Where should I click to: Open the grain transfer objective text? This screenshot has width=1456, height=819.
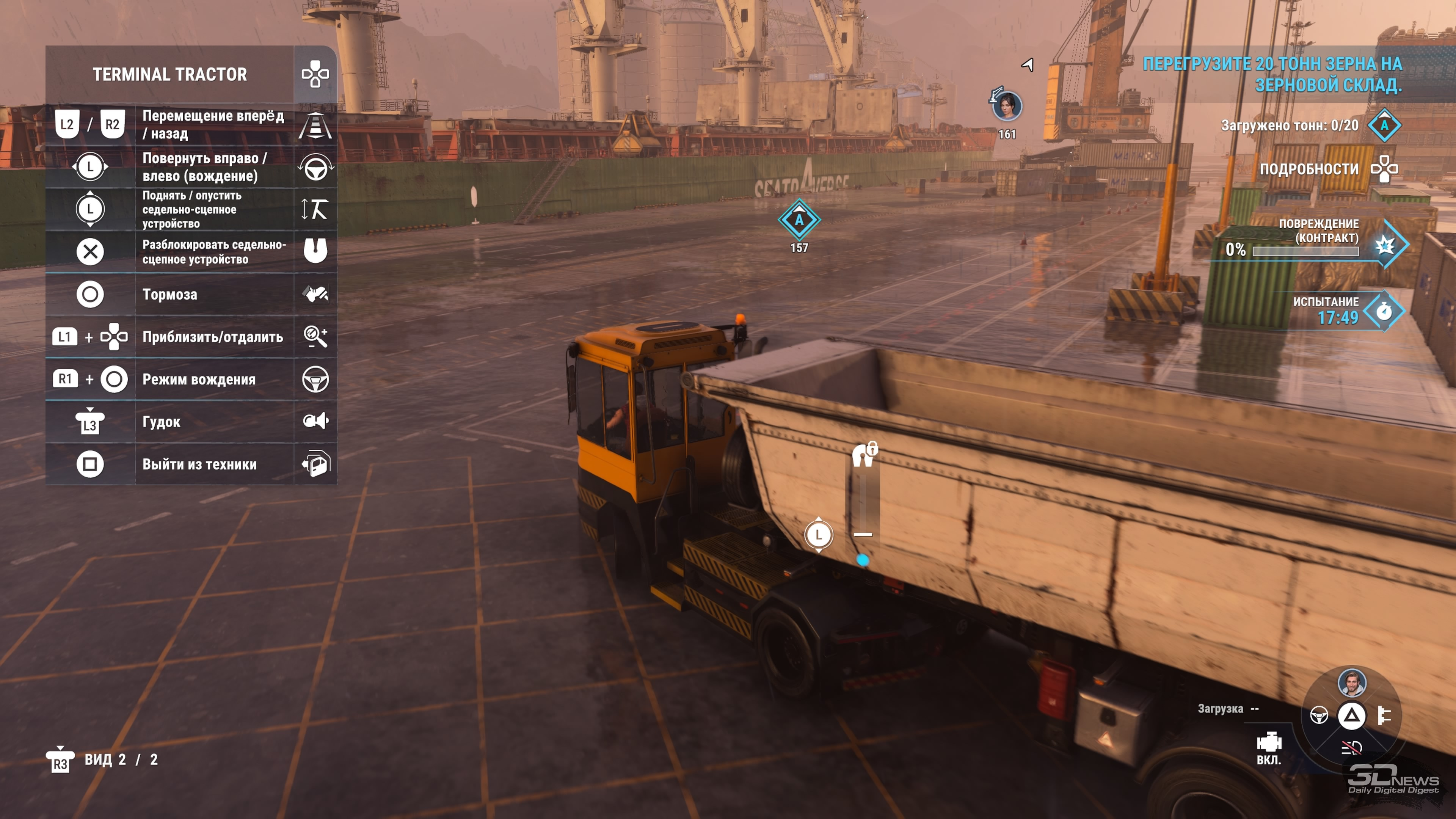(1272, 74)
